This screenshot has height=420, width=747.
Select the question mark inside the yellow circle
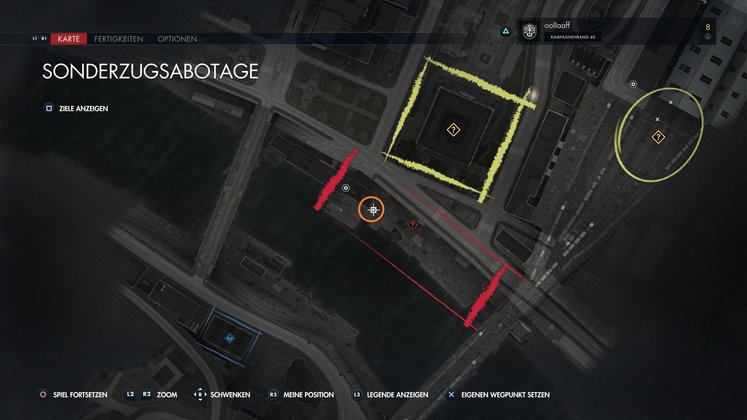659,135
